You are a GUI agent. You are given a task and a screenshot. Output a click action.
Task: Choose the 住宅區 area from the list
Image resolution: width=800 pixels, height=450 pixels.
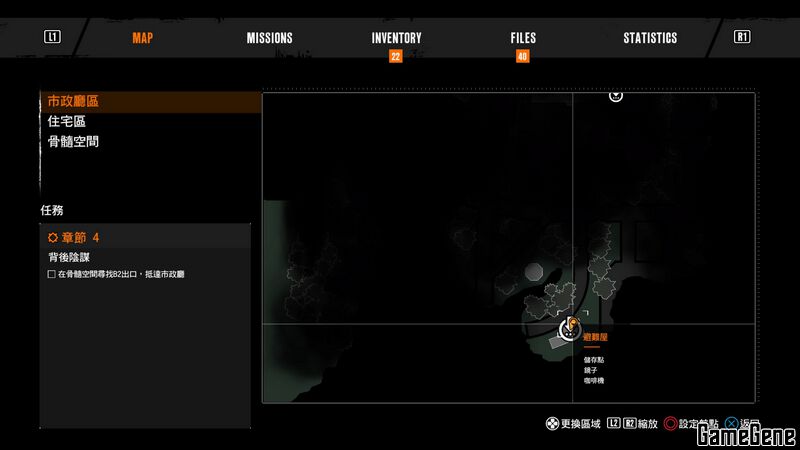coord(67,121)
